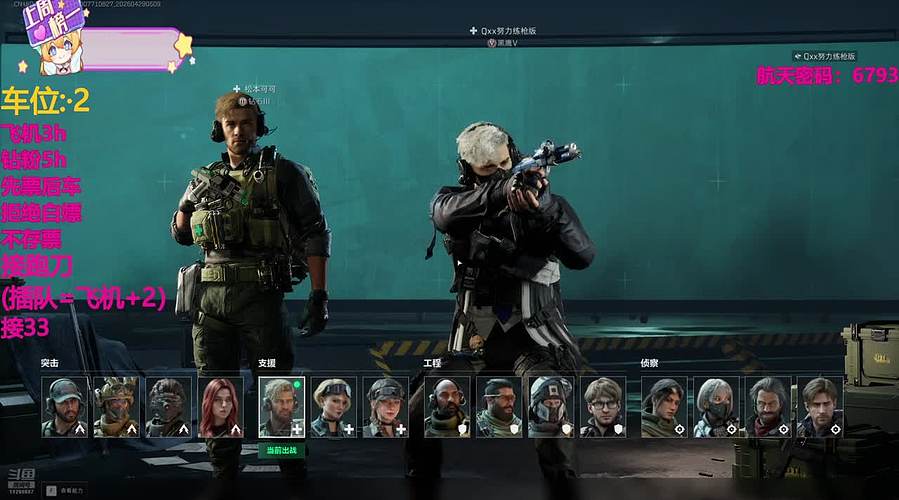Screen dimensions: 899x500
Task: Pick the support operator wearing a dark cap
Action: pos(385,407)
